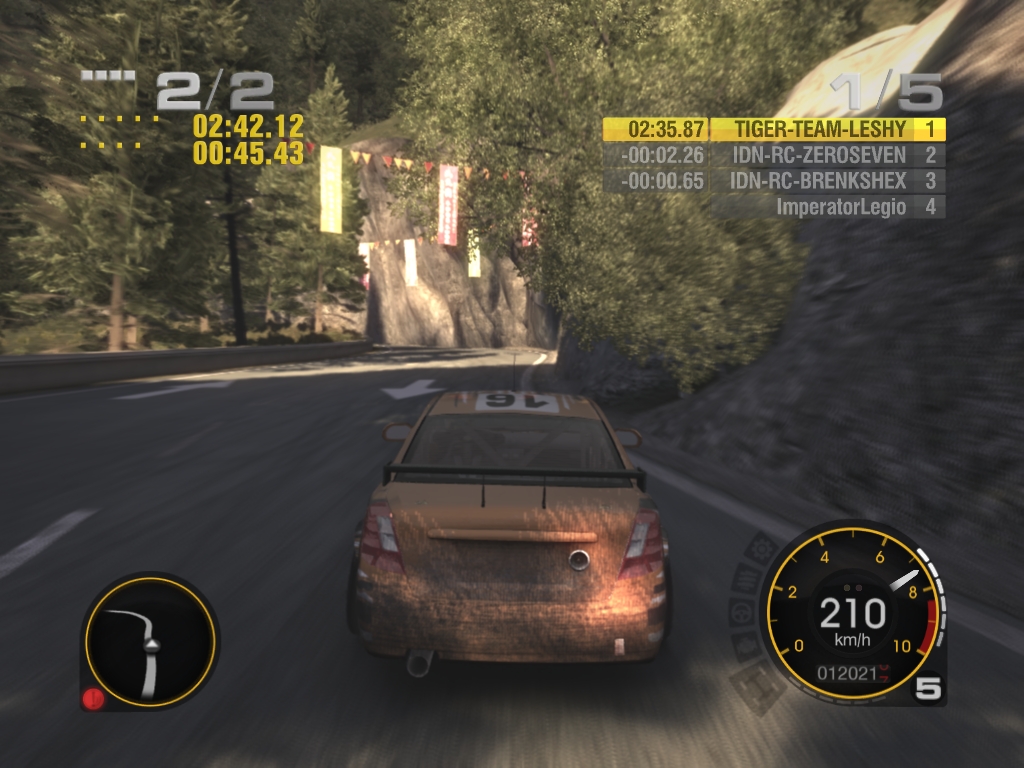Click the gearbox shift pattern damage icon
1024x768 pixels.
click(x=757, y=685)
